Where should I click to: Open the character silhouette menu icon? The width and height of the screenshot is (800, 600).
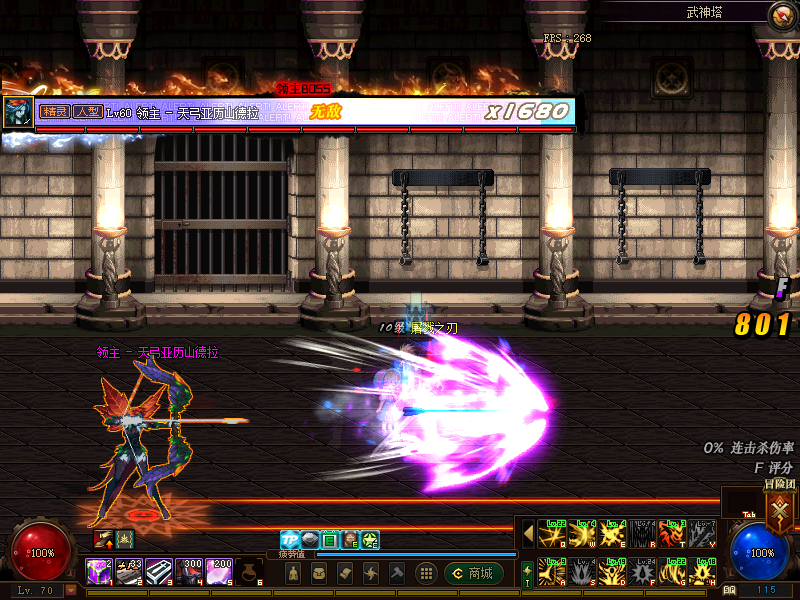(293, 573)
